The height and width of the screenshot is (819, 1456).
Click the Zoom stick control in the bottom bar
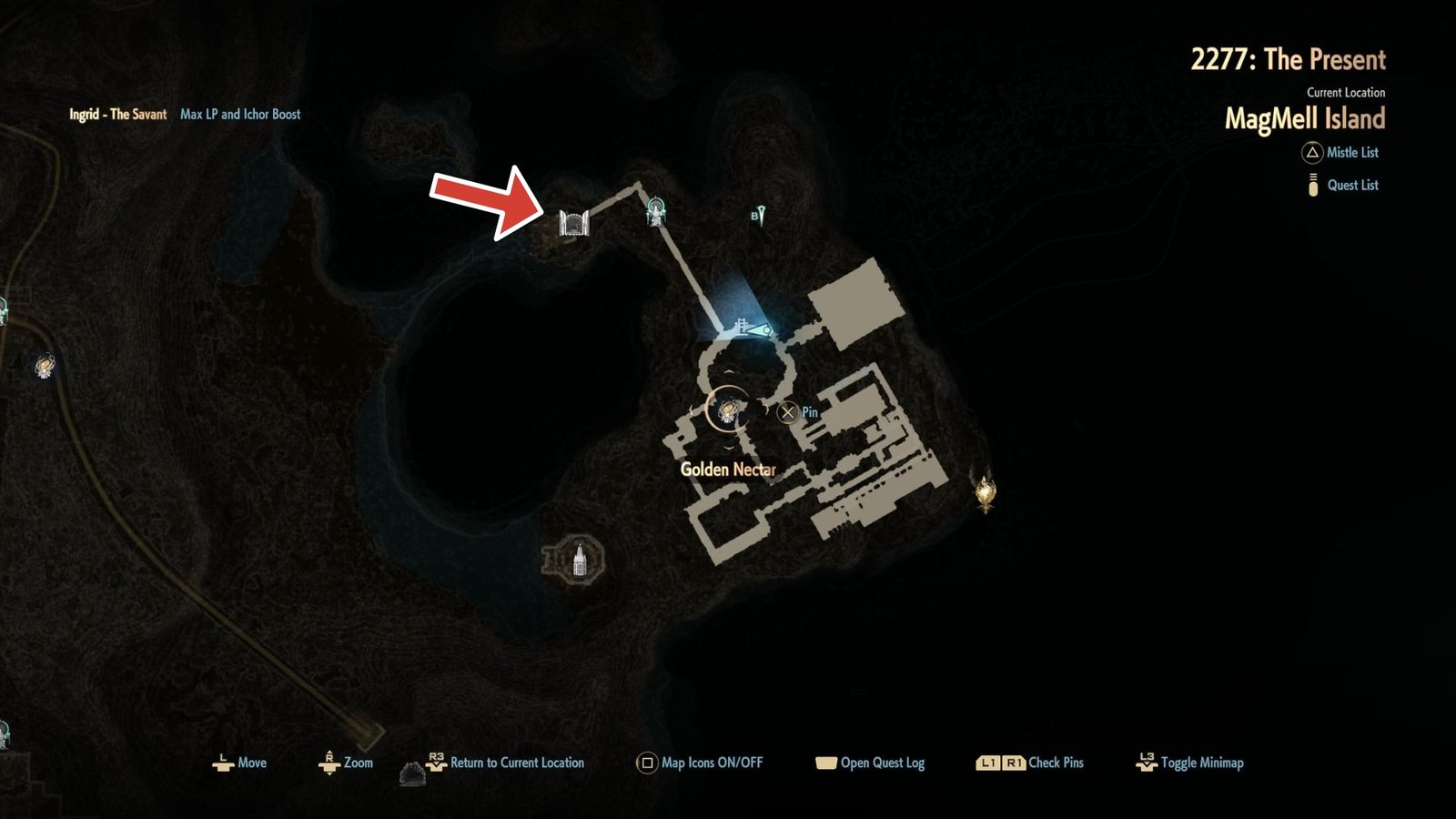(x=329, y=763)
